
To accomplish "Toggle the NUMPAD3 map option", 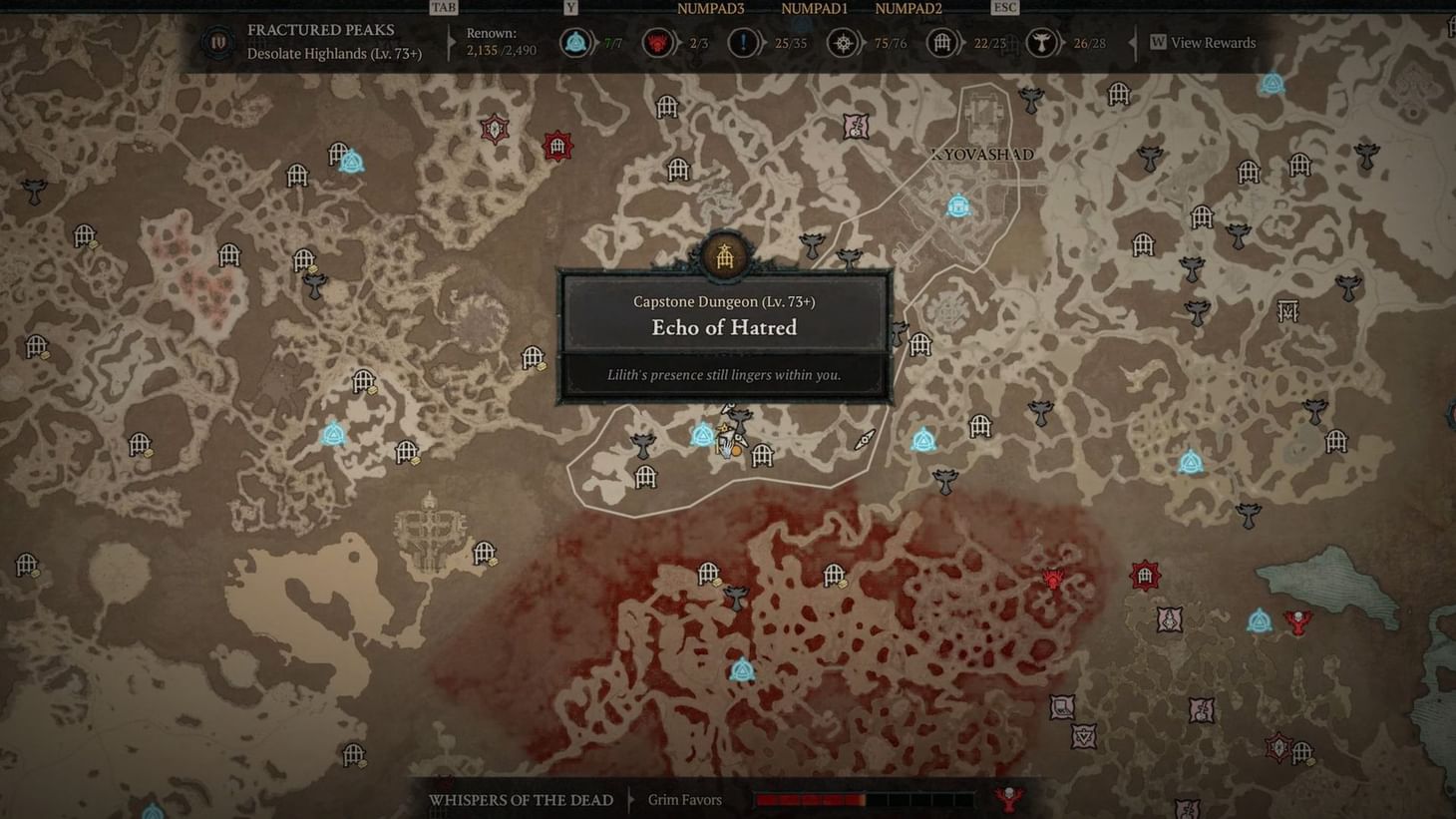I will pos(710,8).
